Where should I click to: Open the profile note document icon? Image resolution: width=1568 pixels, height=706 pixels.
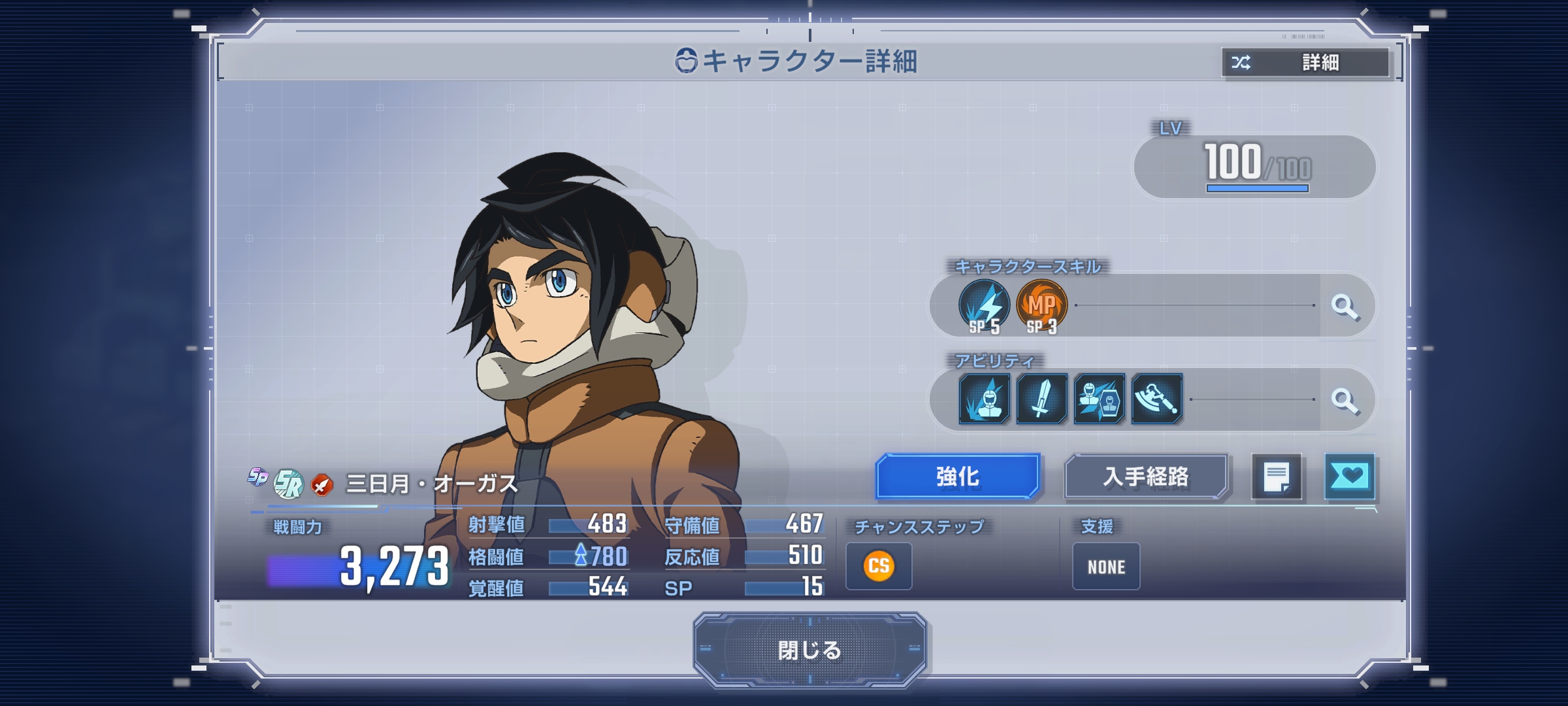point(1276,477)
